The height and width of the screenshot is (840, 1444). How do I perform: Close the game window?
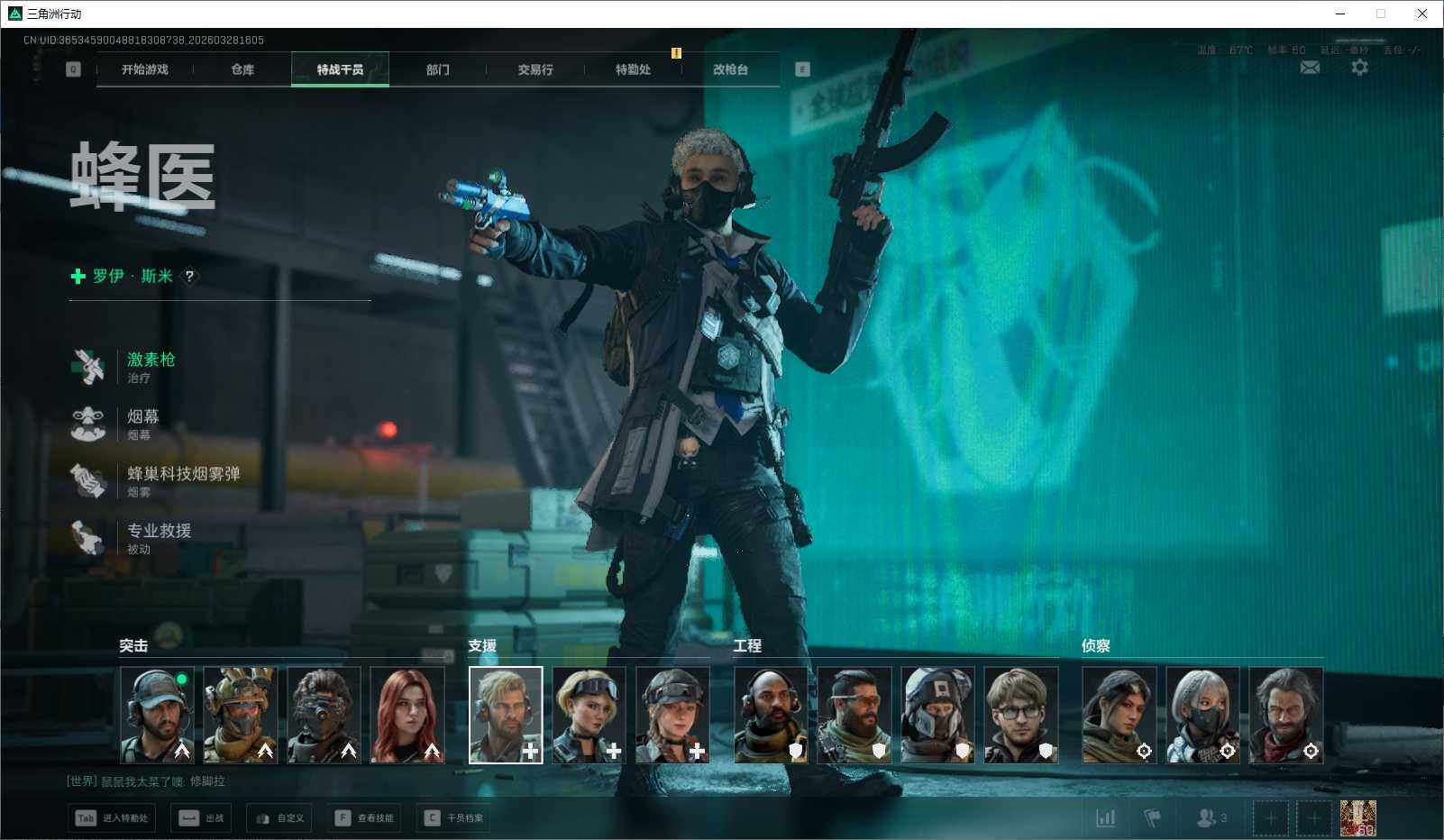1421,14
